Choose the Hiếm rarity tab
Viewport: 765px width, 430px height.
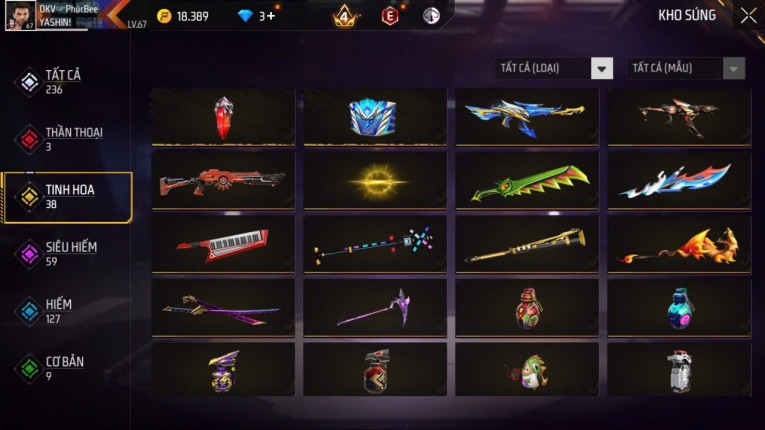click(x=58, y=311)
